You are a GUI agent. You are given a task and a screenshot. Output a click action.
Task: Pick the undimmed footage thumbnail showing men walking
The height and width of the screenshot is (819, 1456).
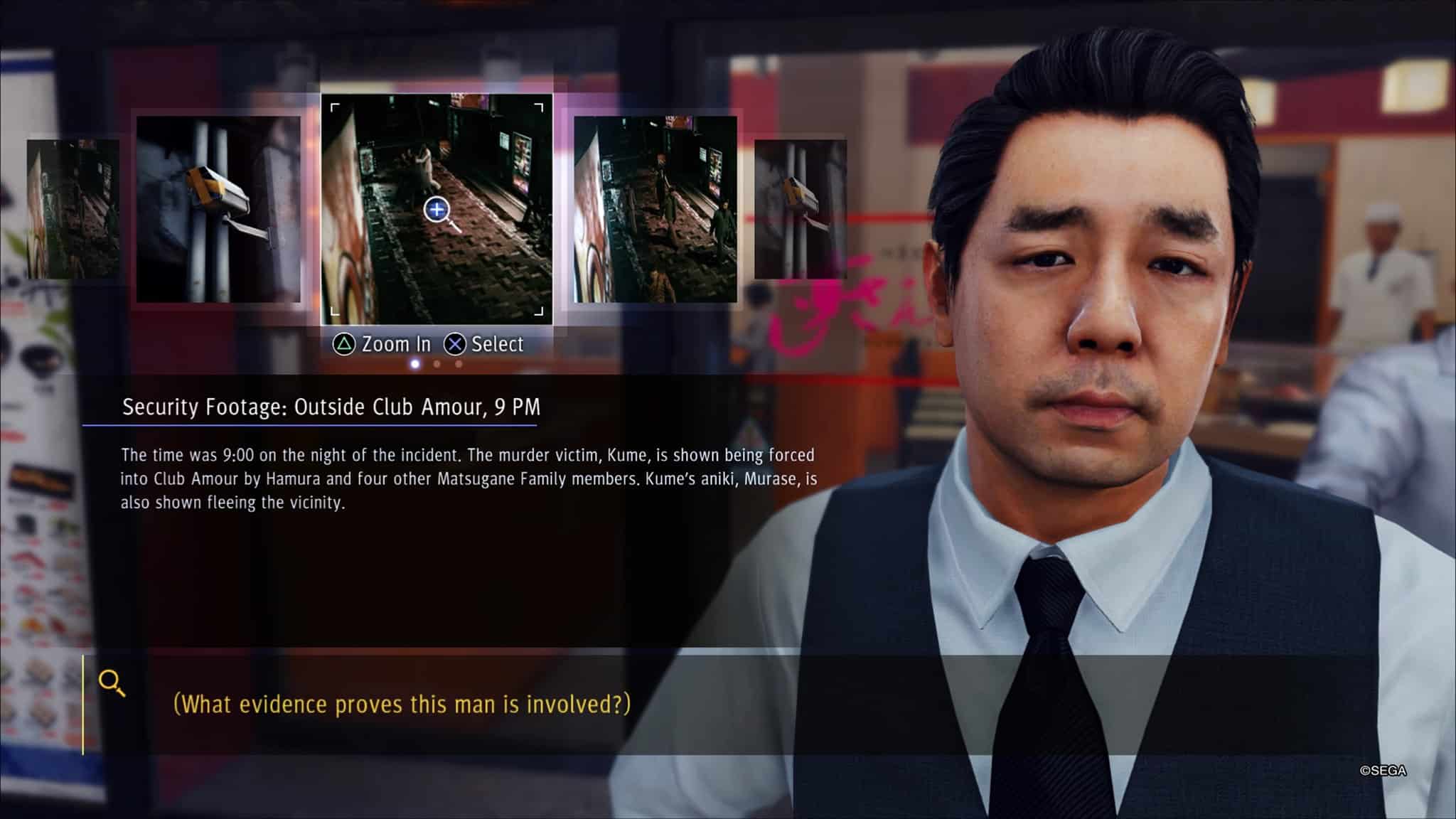(x=655, y=209)
